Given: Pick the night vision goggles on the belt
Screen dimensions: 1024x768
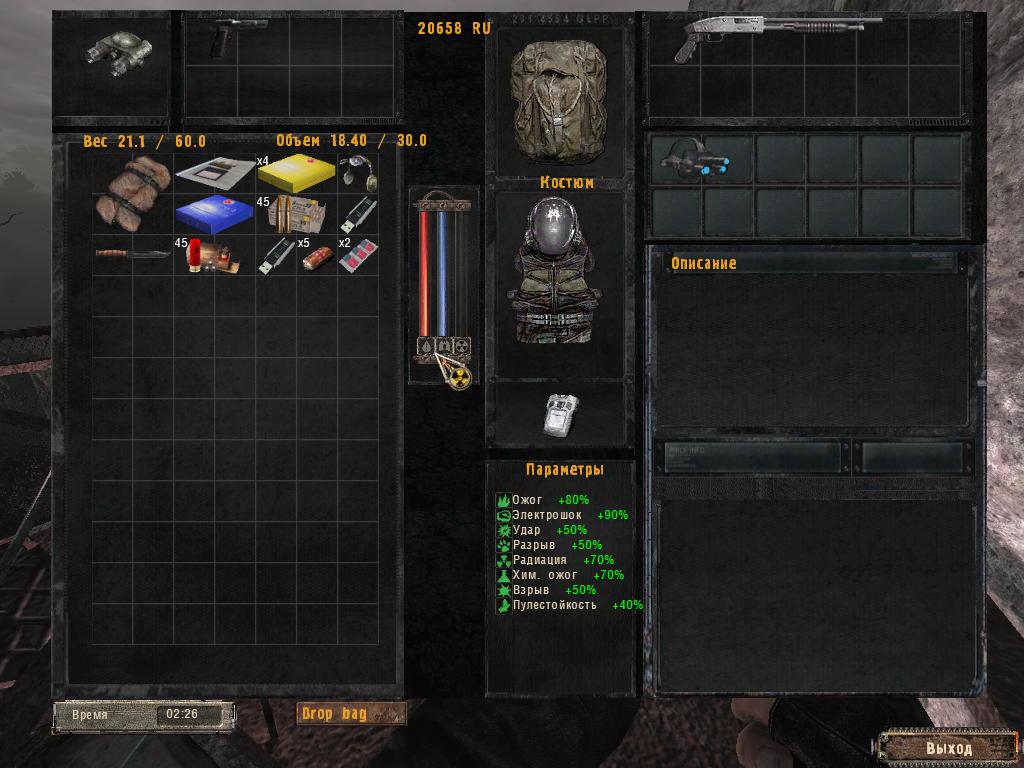Looking at the screenshot, I should point(691,159).
